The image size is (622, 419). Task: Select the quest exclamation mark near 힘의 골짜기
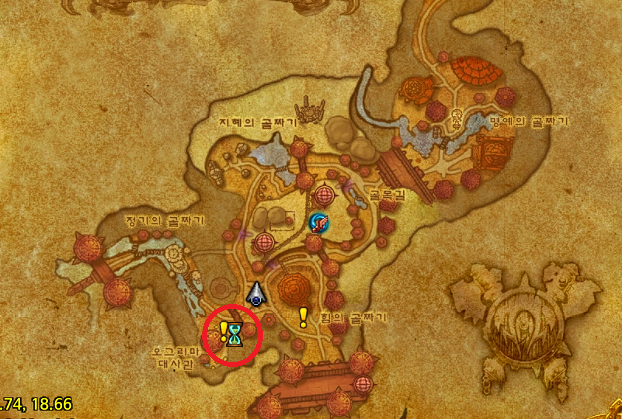303,317
